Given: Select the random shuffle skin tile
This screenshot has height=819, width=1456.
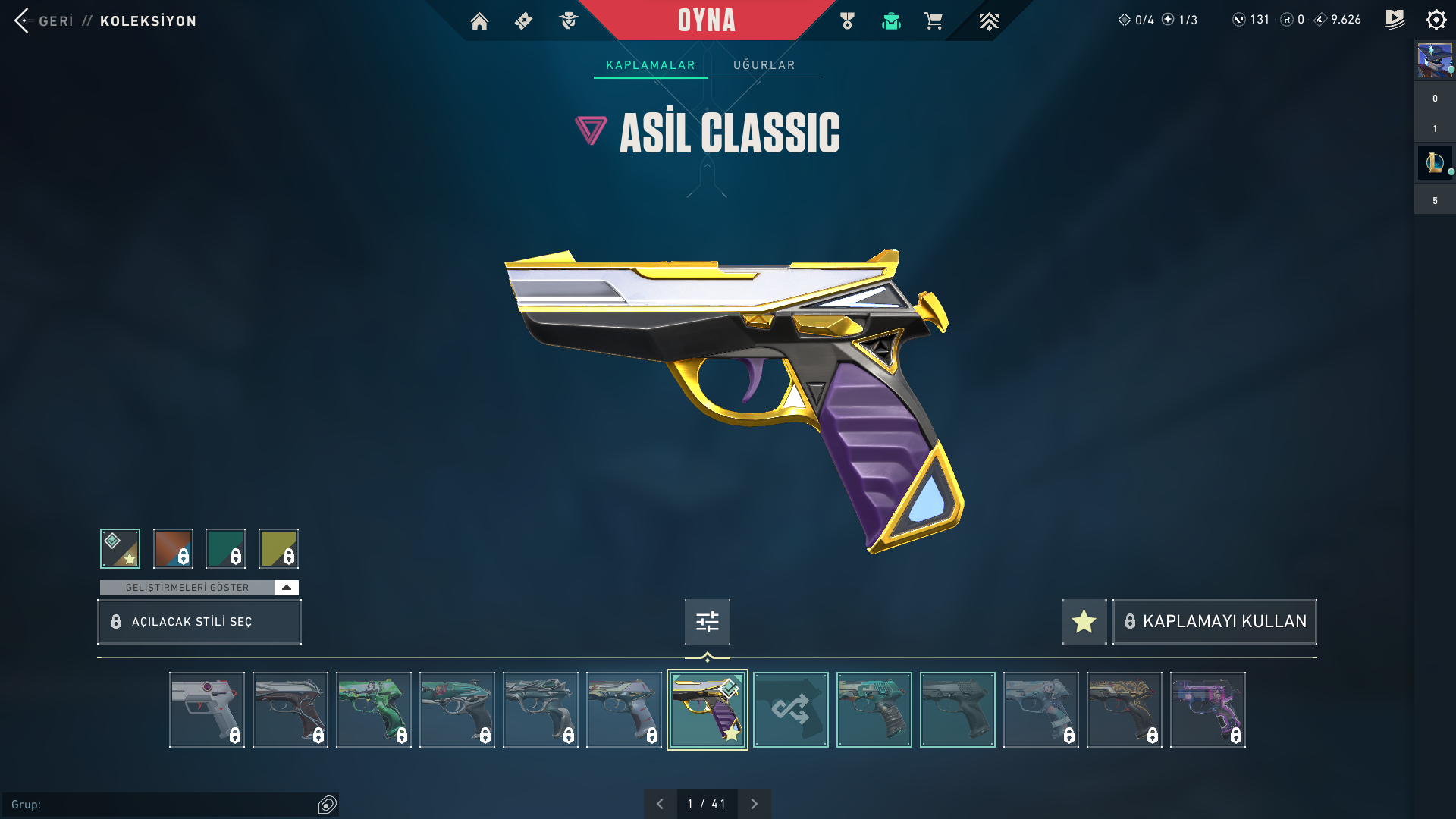Looking at the screenshot, I should click(x=790, y=710).
